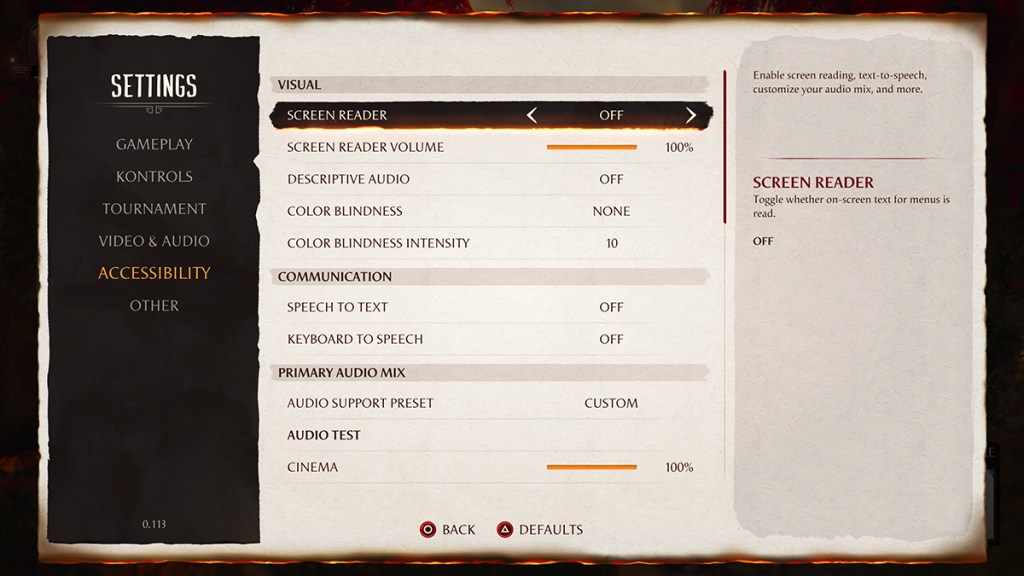
Task: Select the Tournament settings category
Action: 154,209
